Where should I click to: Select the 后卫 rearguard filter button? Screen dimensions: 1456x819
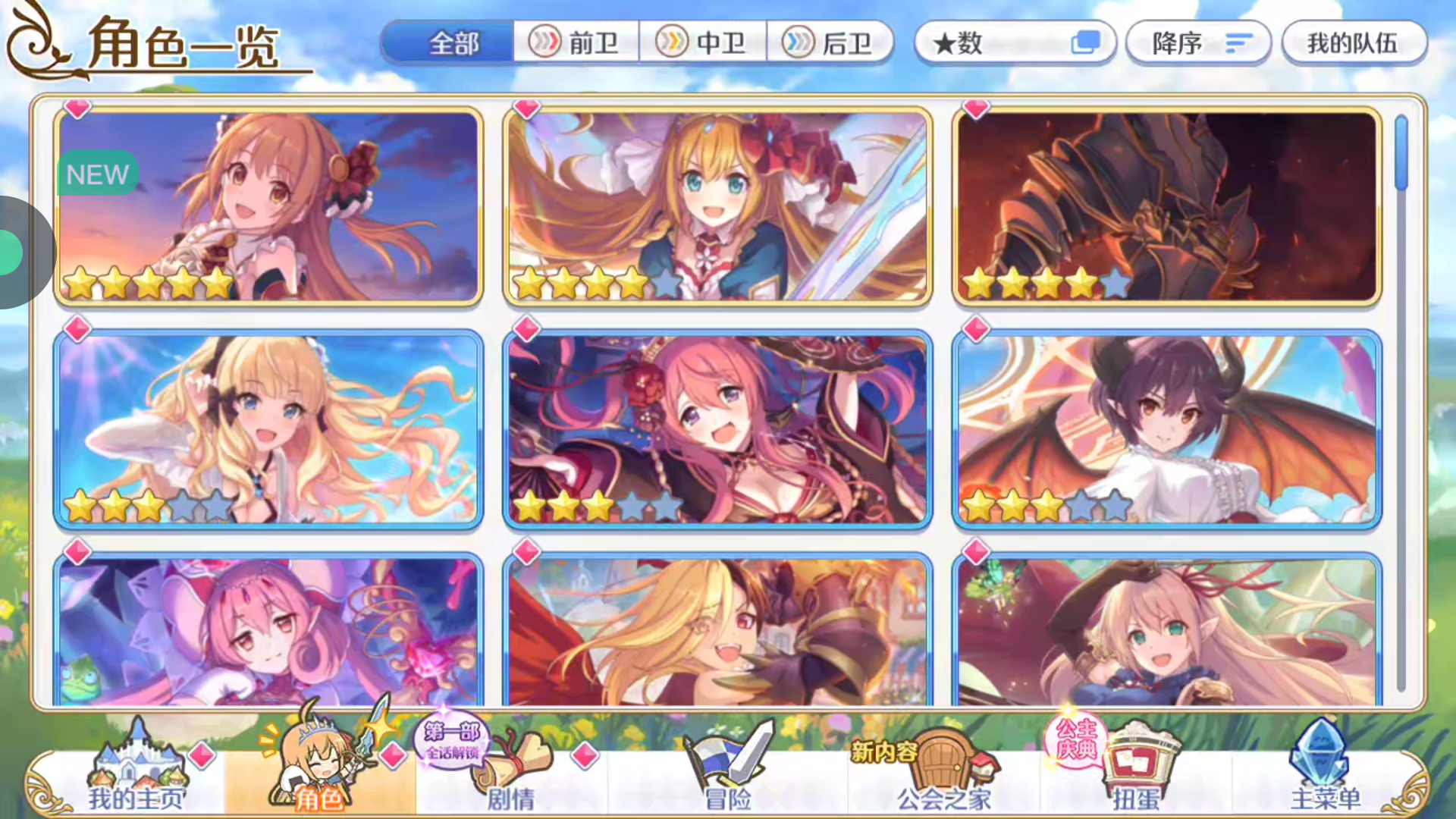point(831,43)
